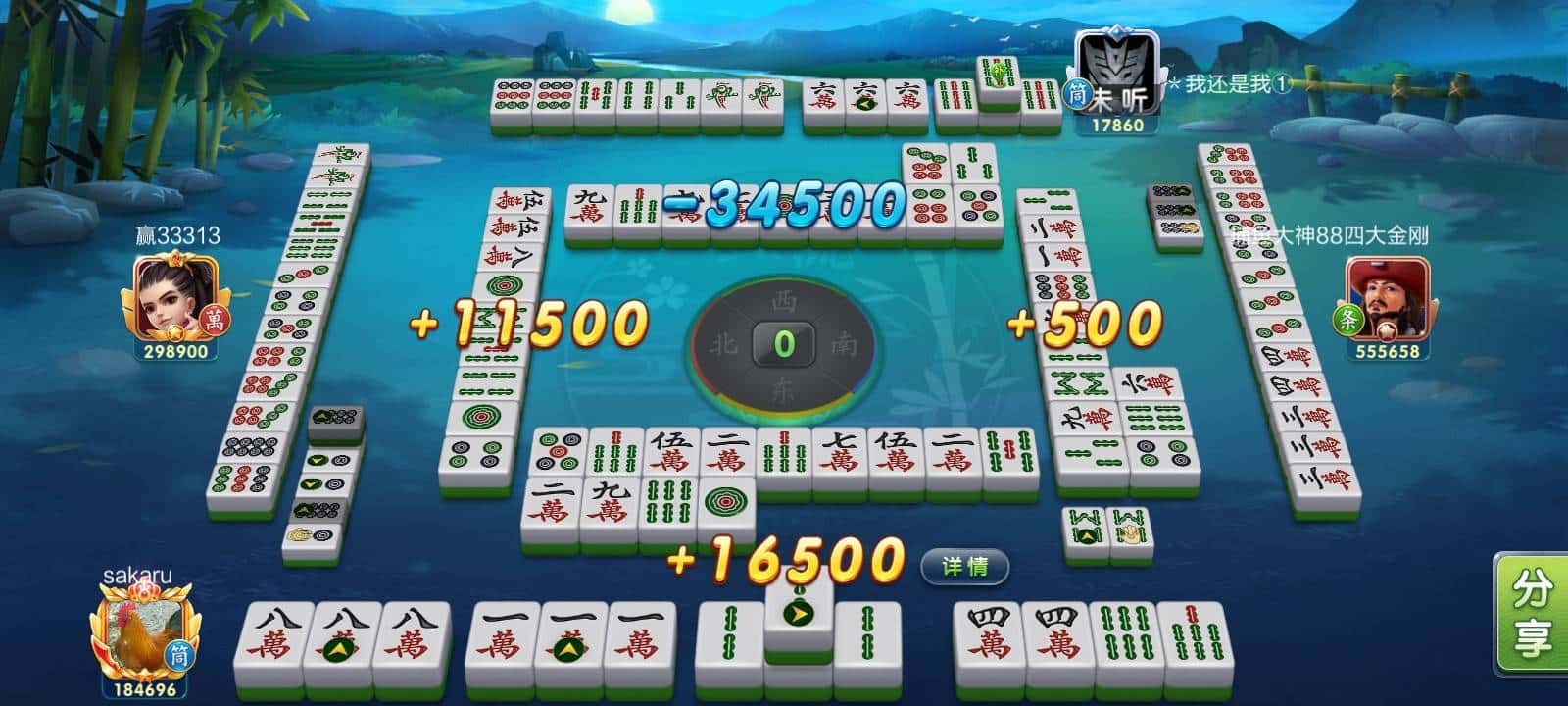1568x706 pixels.
Task: Select the 北 direction on the compass
Action: coord(722,340)
